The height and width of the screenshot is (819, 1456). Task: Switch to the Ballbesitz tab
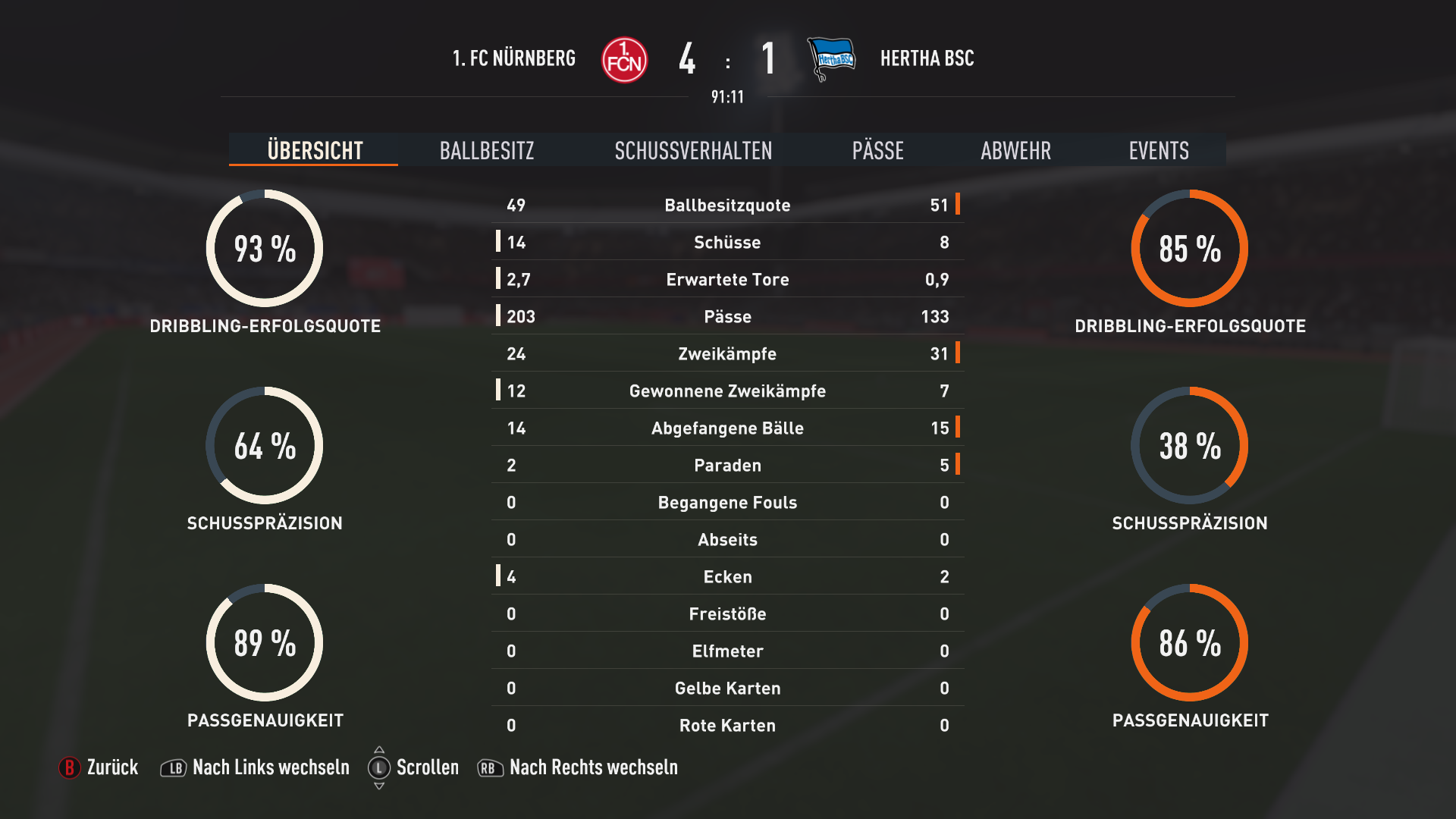tap(487, 150)
